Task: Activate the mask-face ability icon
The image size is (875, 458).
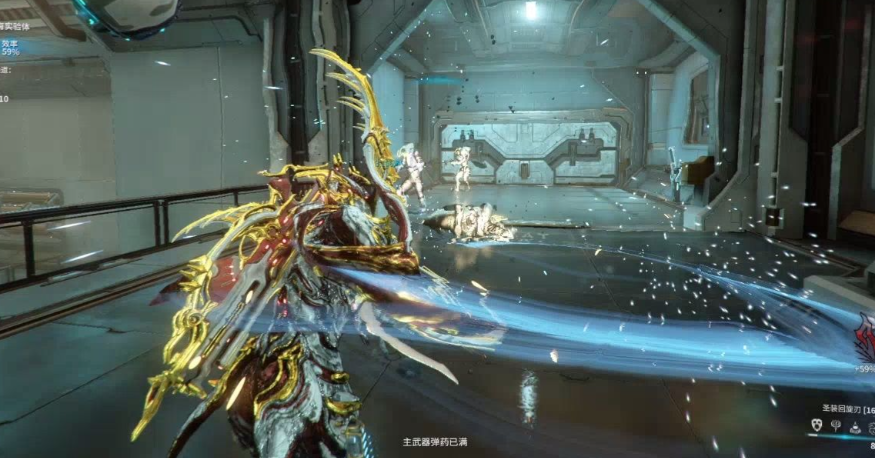Action: pos(816,426)
